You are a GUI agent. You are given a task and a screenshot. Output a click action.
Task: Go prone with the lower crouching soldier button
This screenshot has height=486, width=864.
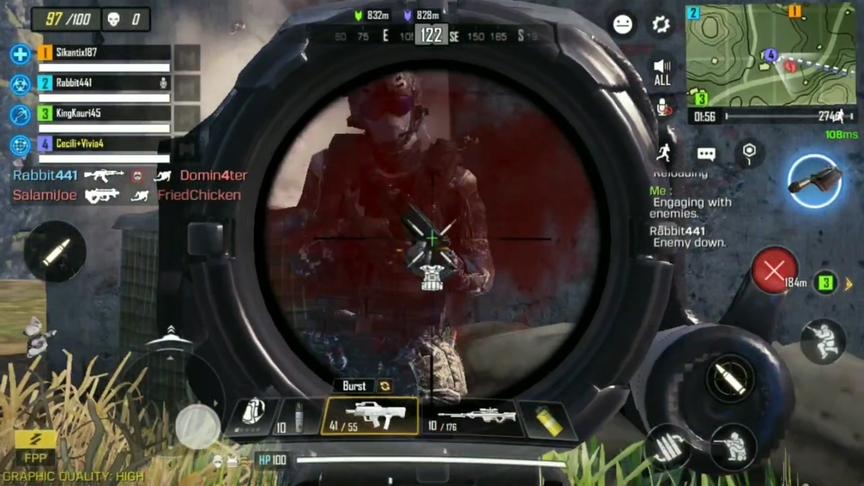click(734, 445)
